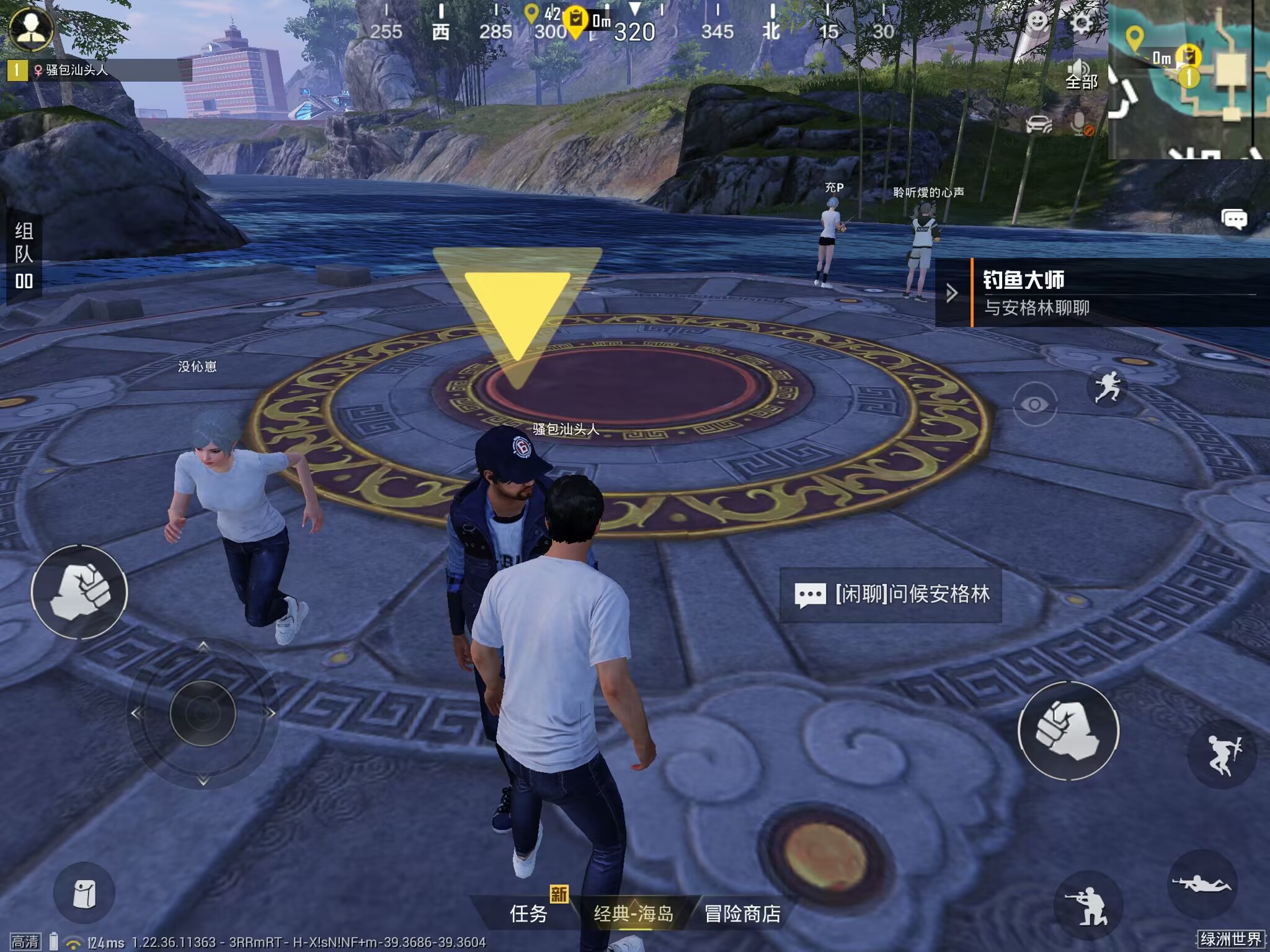
Task: Switch to the crouch stance
Action: point(1088,906)
